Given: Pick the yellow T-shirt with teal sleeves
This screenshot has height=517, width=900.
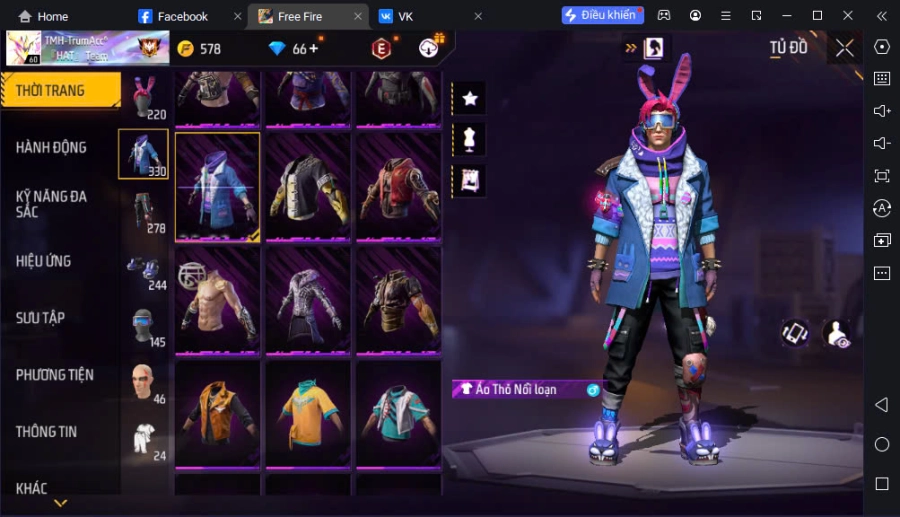Looking at the screenshot, I should [308, 413].
